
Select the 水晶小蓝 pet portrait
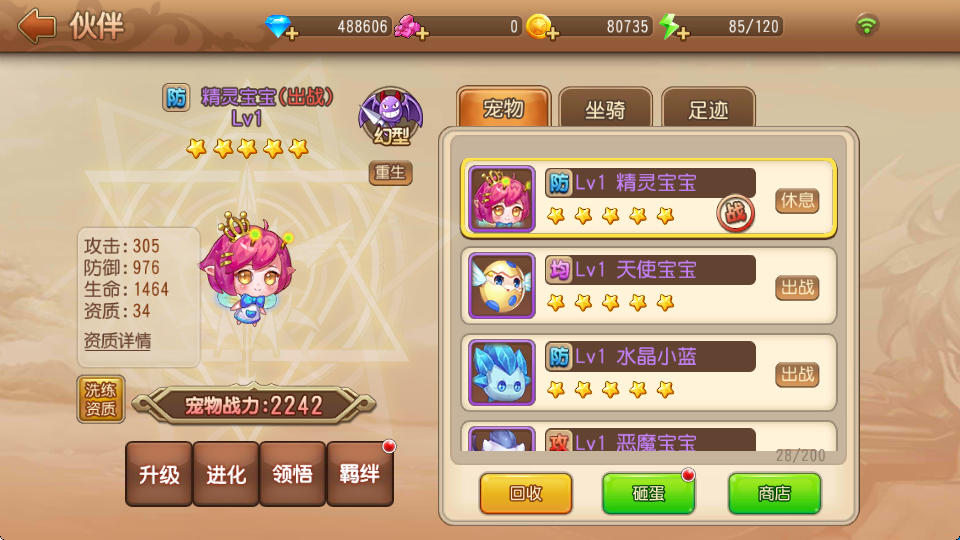pyautogui.click(x=502, y=373)
